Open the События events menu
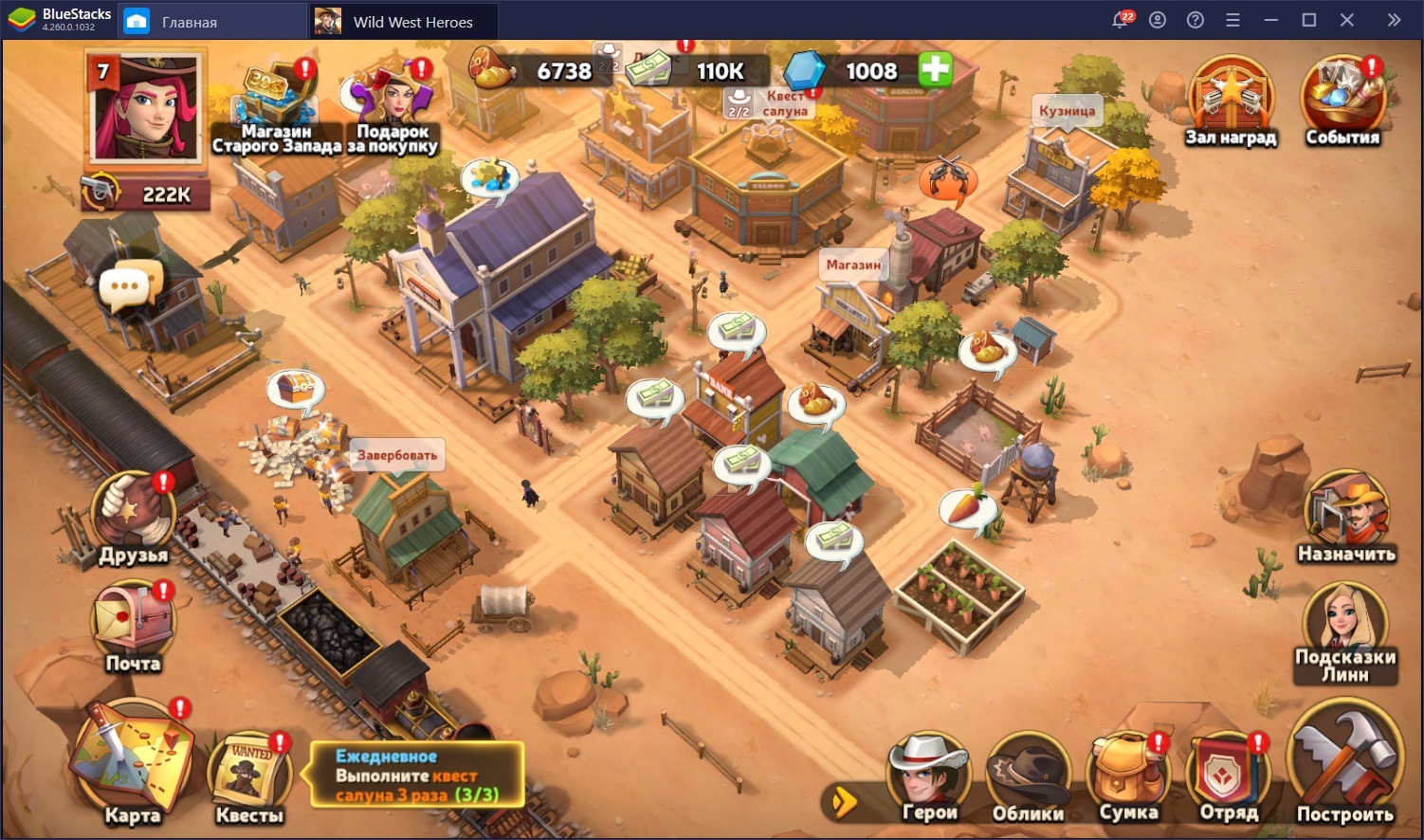Image resolution: width=1424 pixels, height=840 pixels. click(1342, 100)
